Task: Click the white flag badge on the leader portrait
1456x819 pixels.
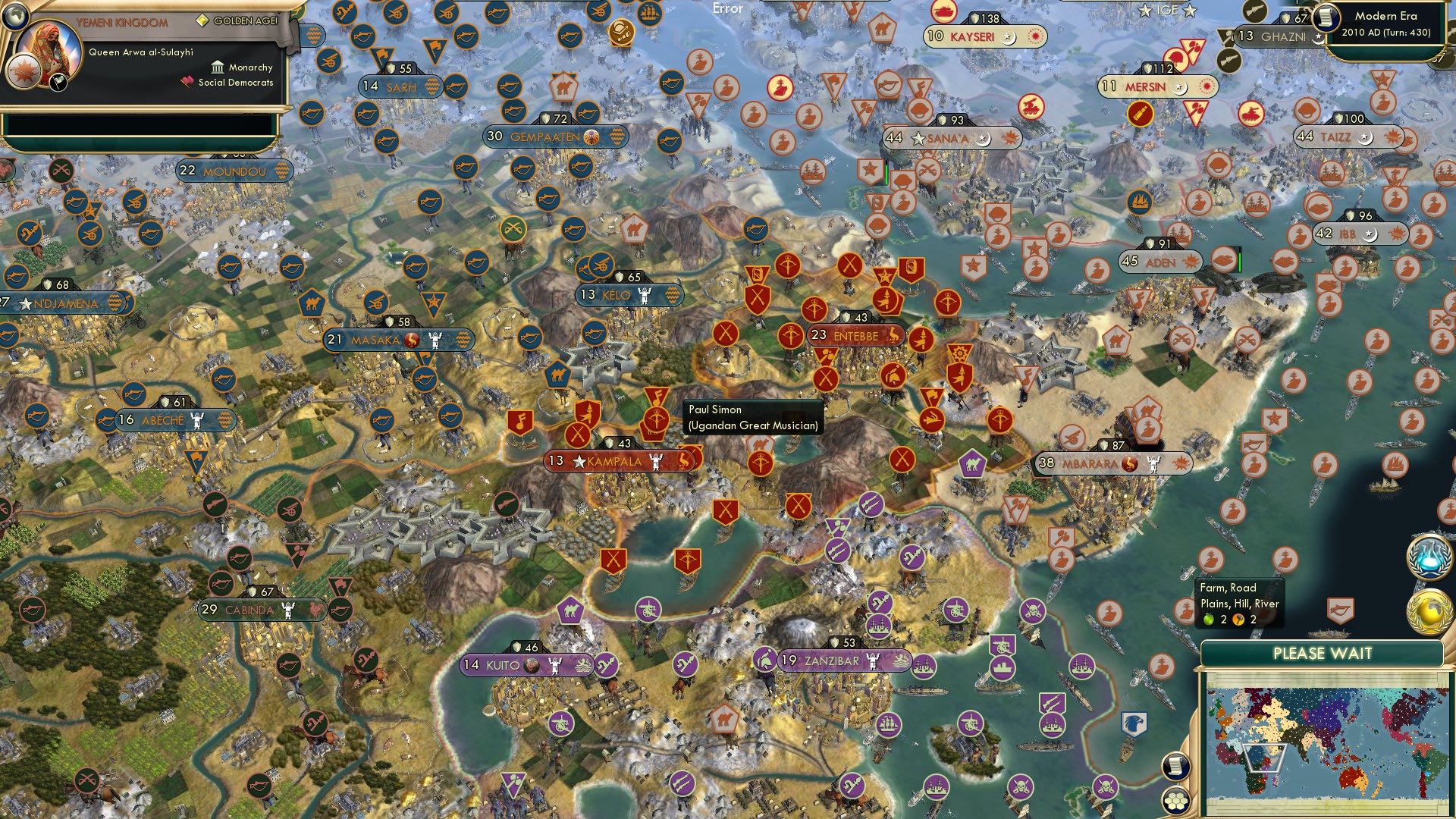Action: pos(58,82)
